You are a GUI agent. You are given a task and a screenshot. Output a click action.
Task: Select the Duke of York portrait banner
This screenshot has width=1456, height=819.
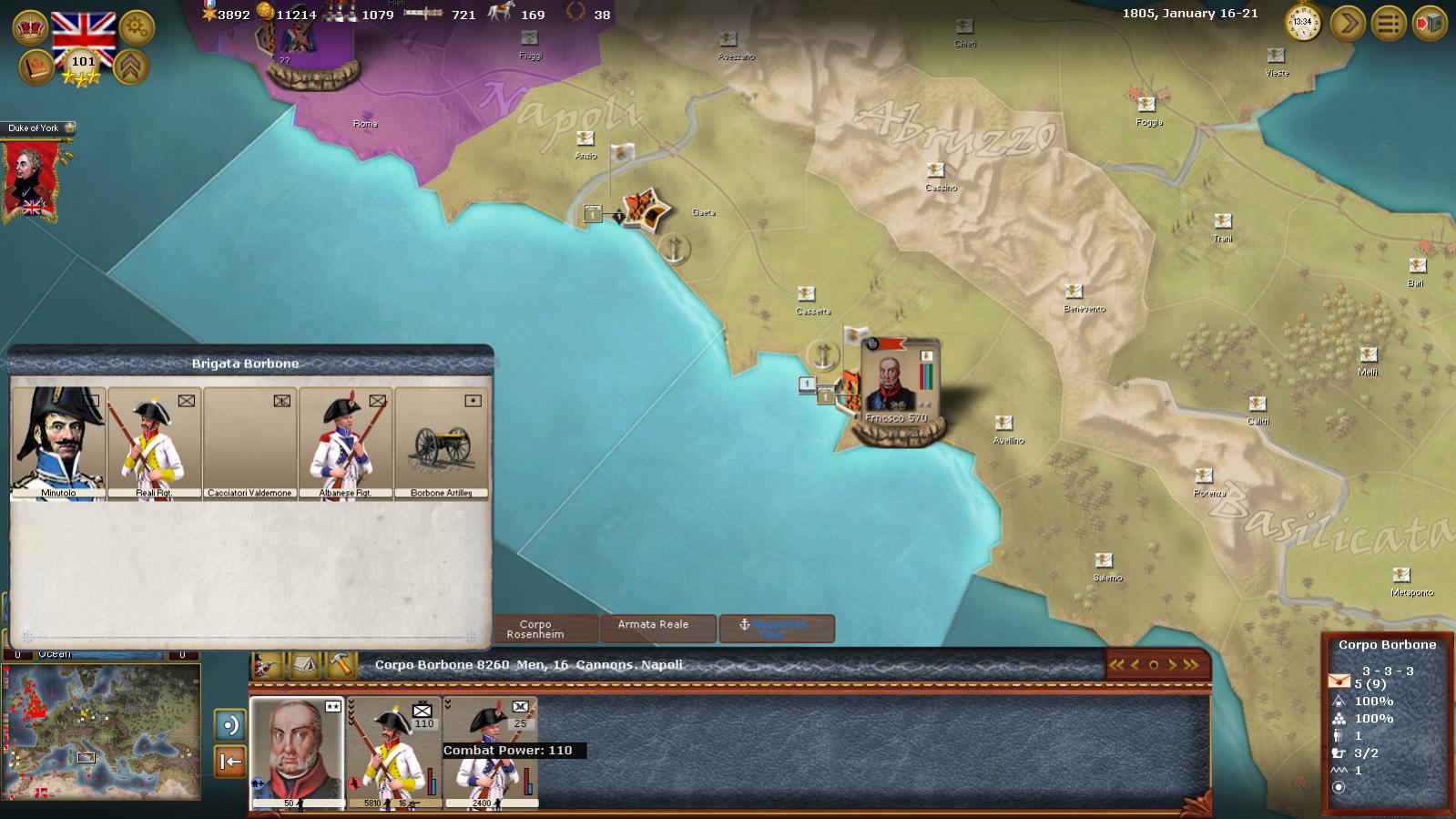(32, 179)
